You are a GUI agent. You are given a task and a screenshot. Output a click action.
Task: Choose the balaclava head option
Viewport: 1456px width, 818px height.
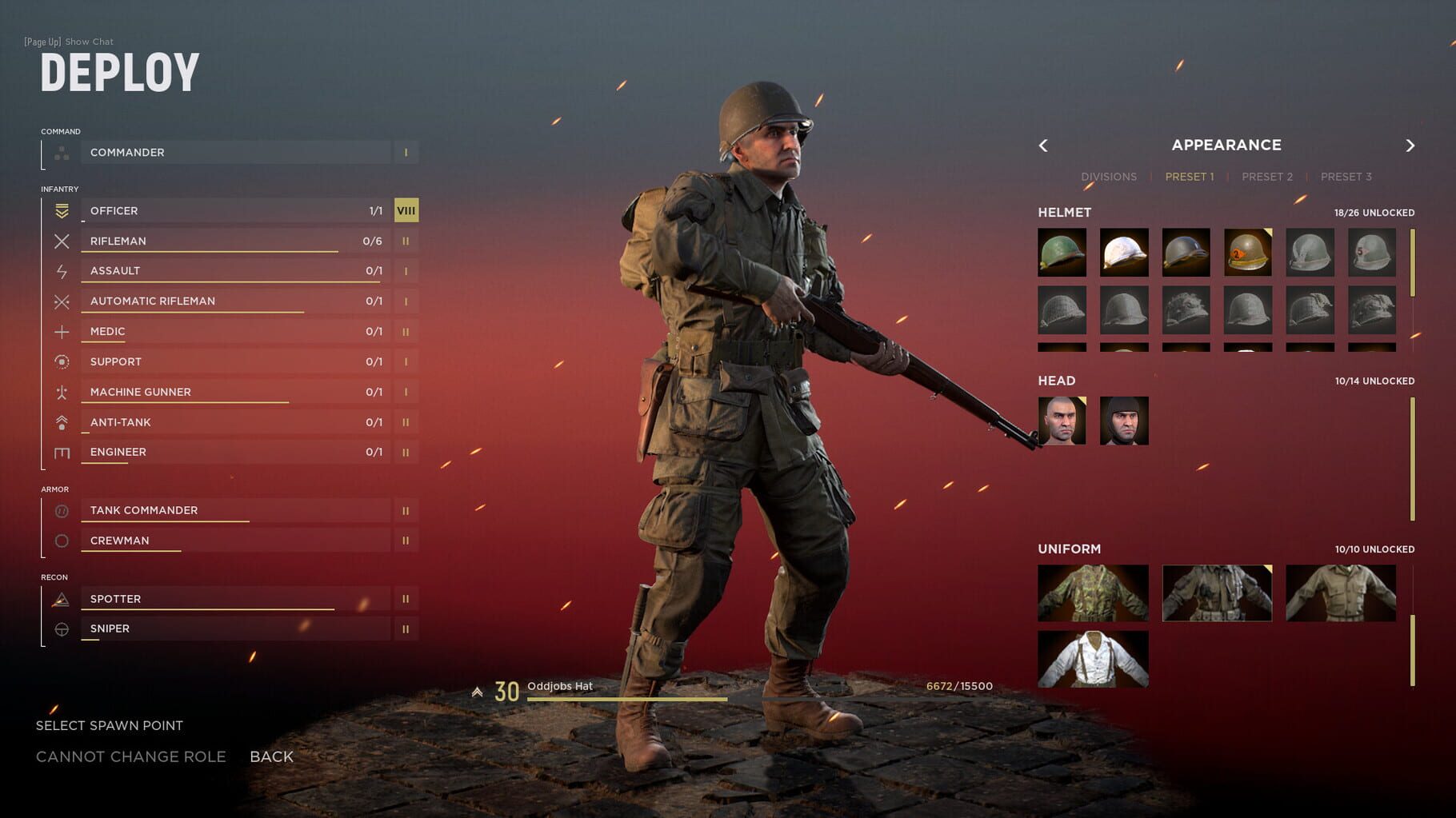tap(1124, 421)
